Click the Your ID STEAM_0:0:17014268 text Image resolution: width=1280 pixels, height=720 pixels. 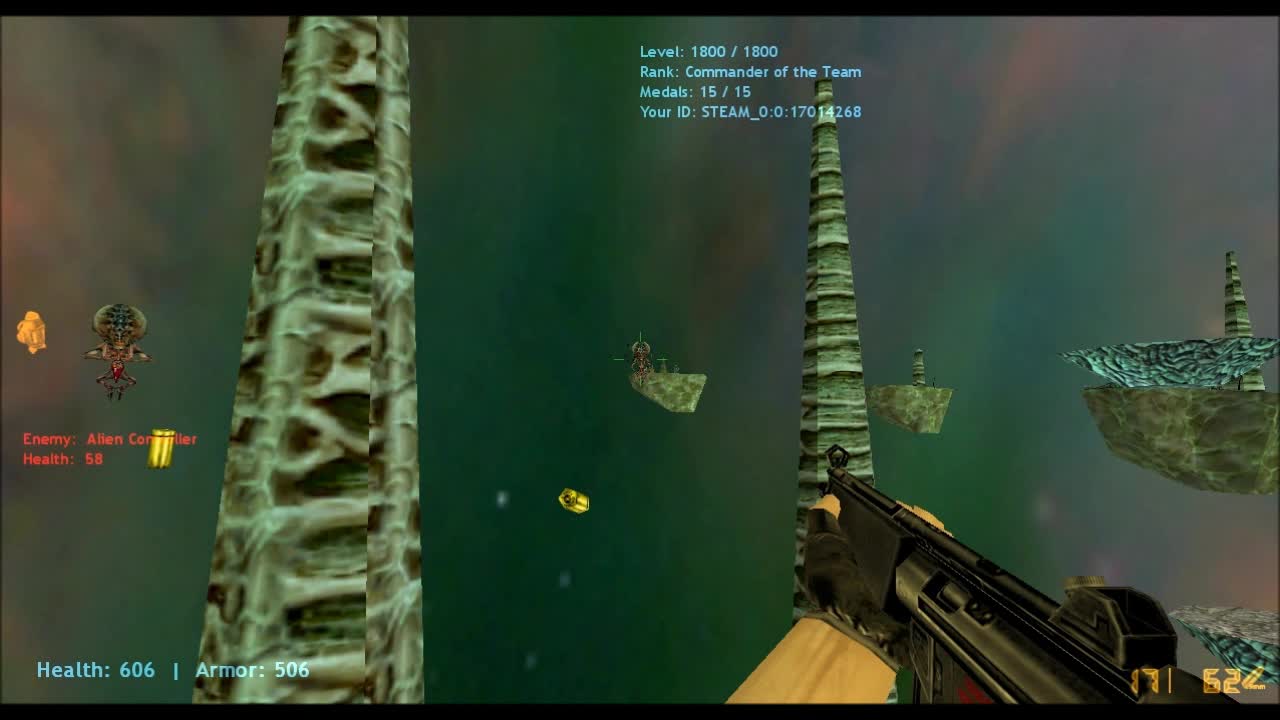coord(751,112)
